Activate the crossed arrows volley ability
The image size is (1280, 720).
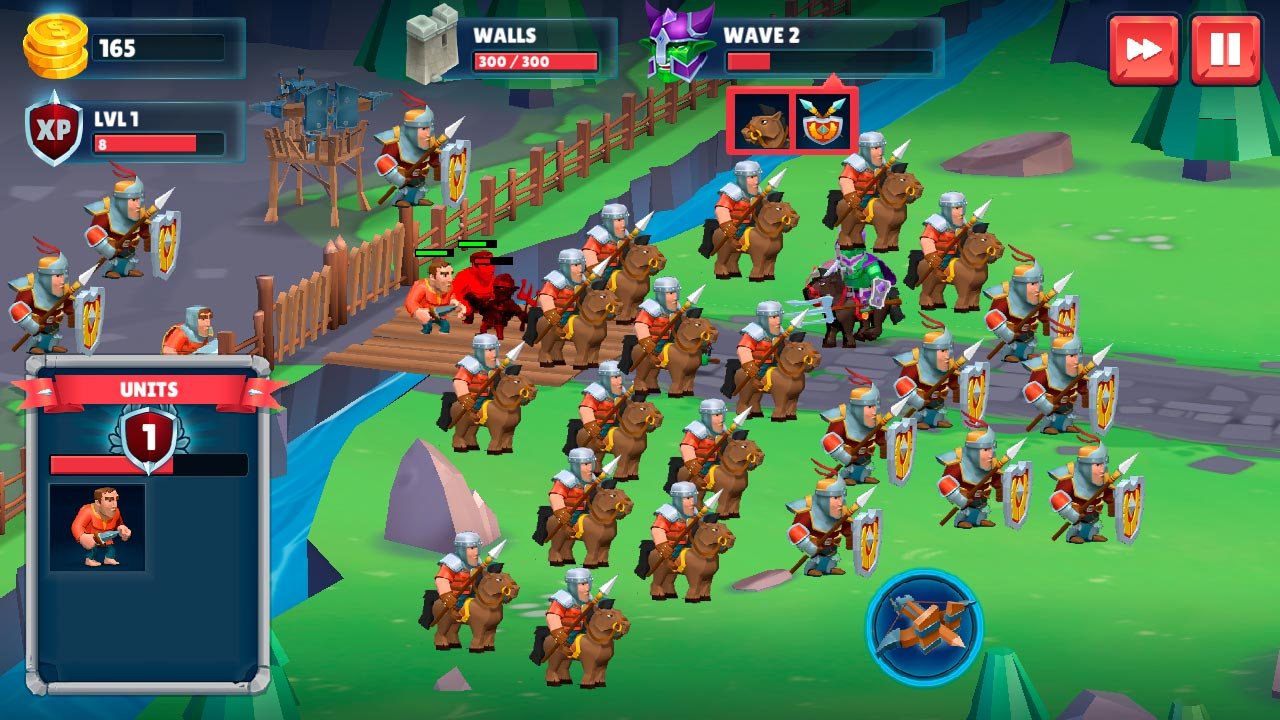point(924,627)
